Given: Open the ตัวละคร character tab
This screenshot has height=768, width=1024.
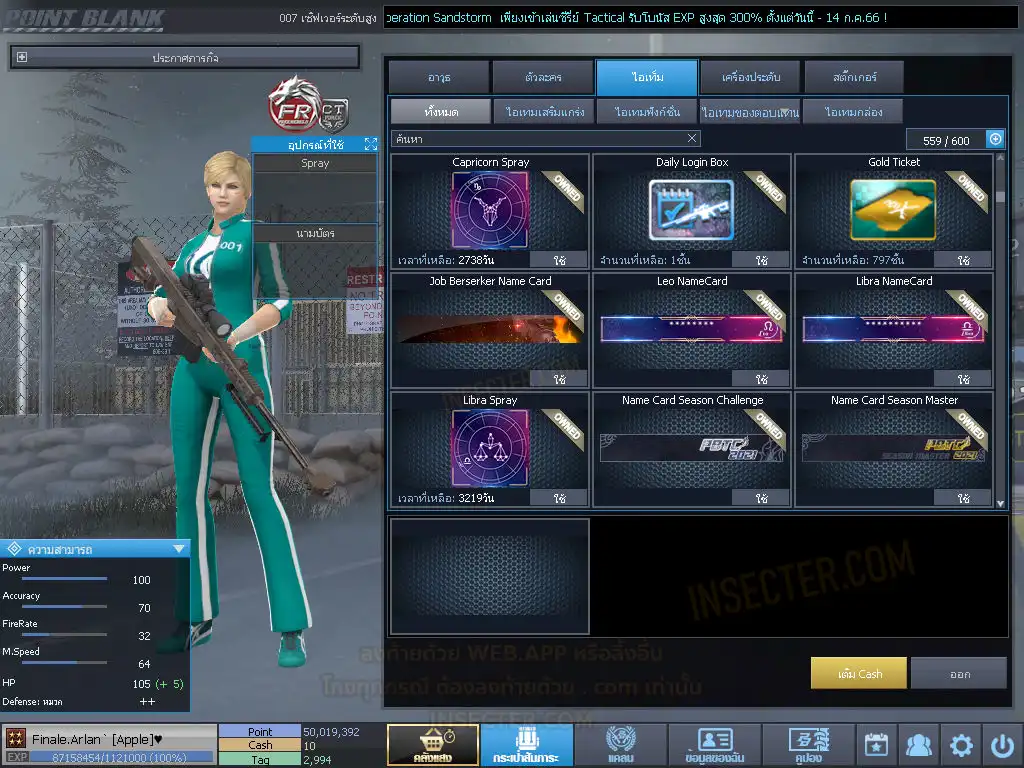Looking at the screenshot, I should [543, 77].
